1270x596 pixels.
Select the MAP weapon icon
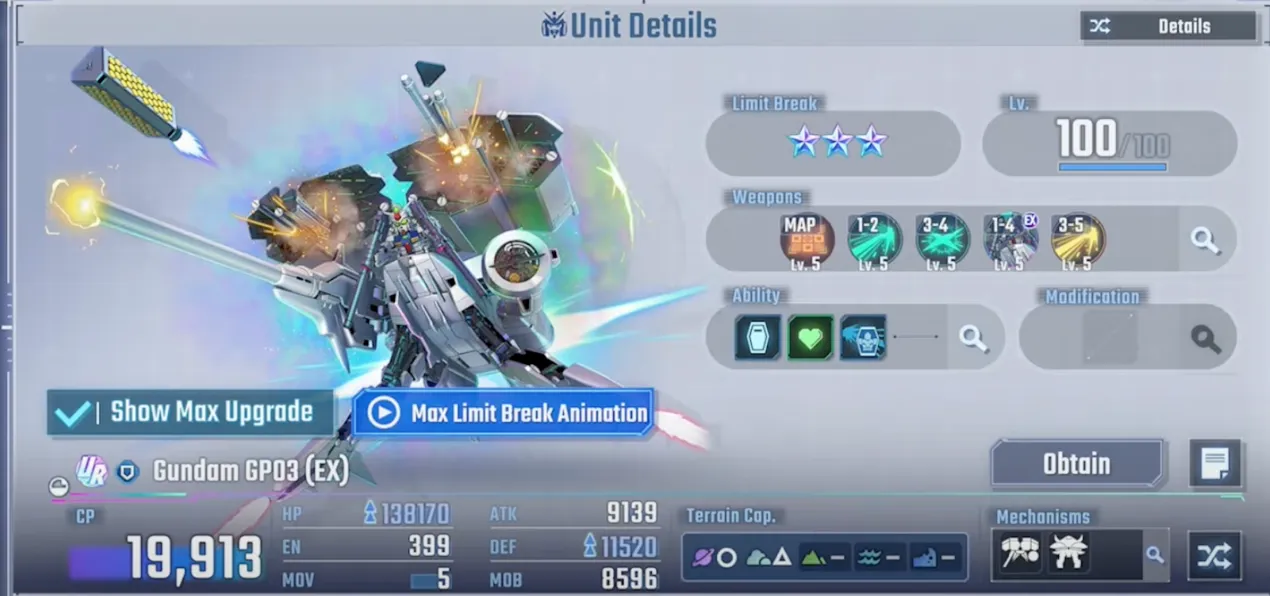point(806,240)
